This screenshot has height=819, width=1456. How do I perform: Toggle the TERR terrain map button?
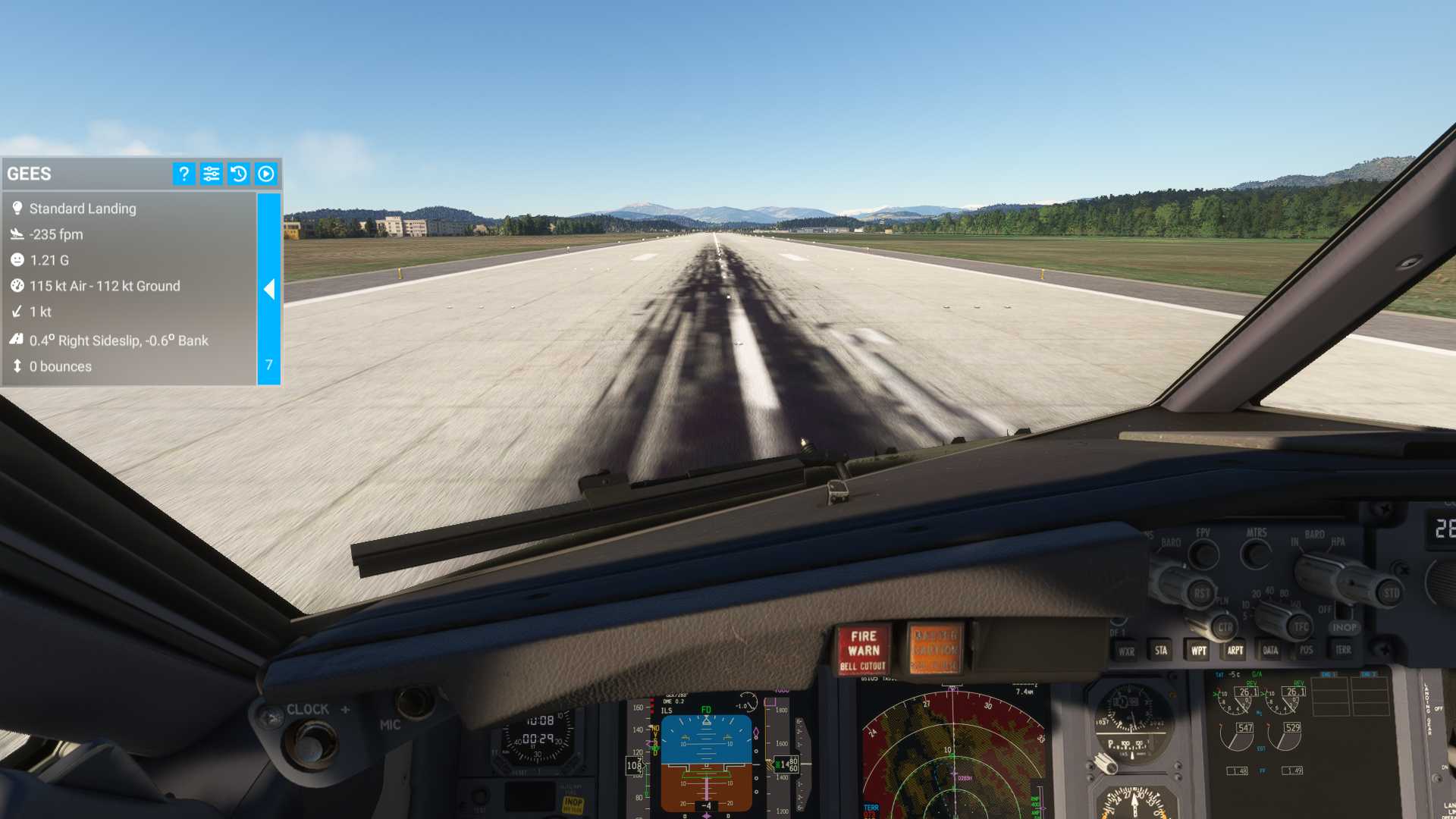coord(1343,650)
